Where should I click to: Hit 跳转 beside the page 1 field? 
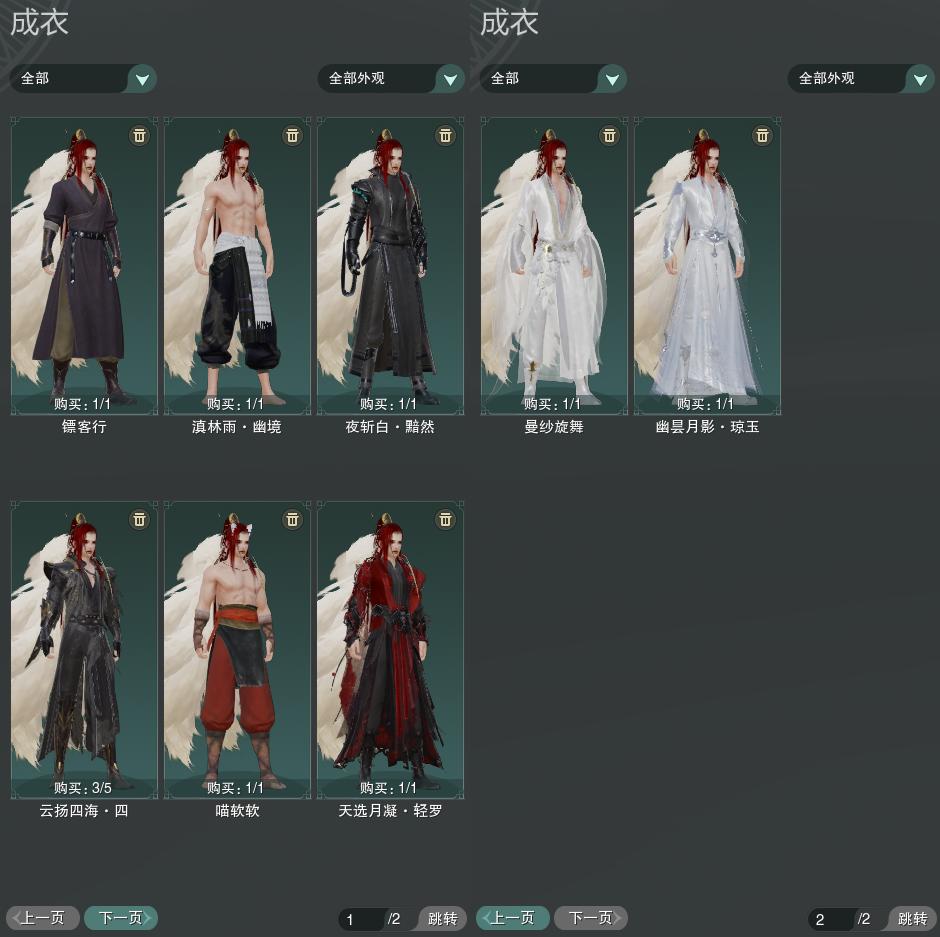(441, 919)
